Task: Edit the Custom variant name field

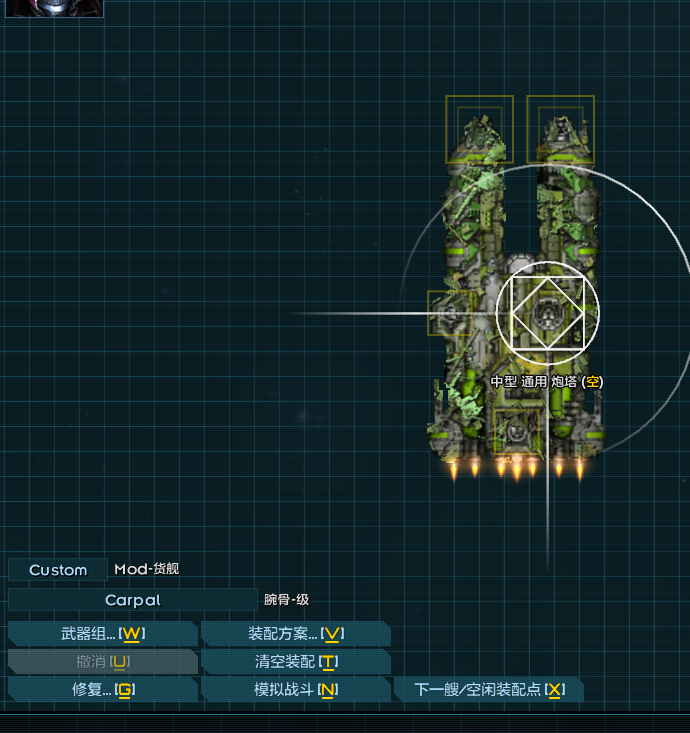Action: coord(58,570)
